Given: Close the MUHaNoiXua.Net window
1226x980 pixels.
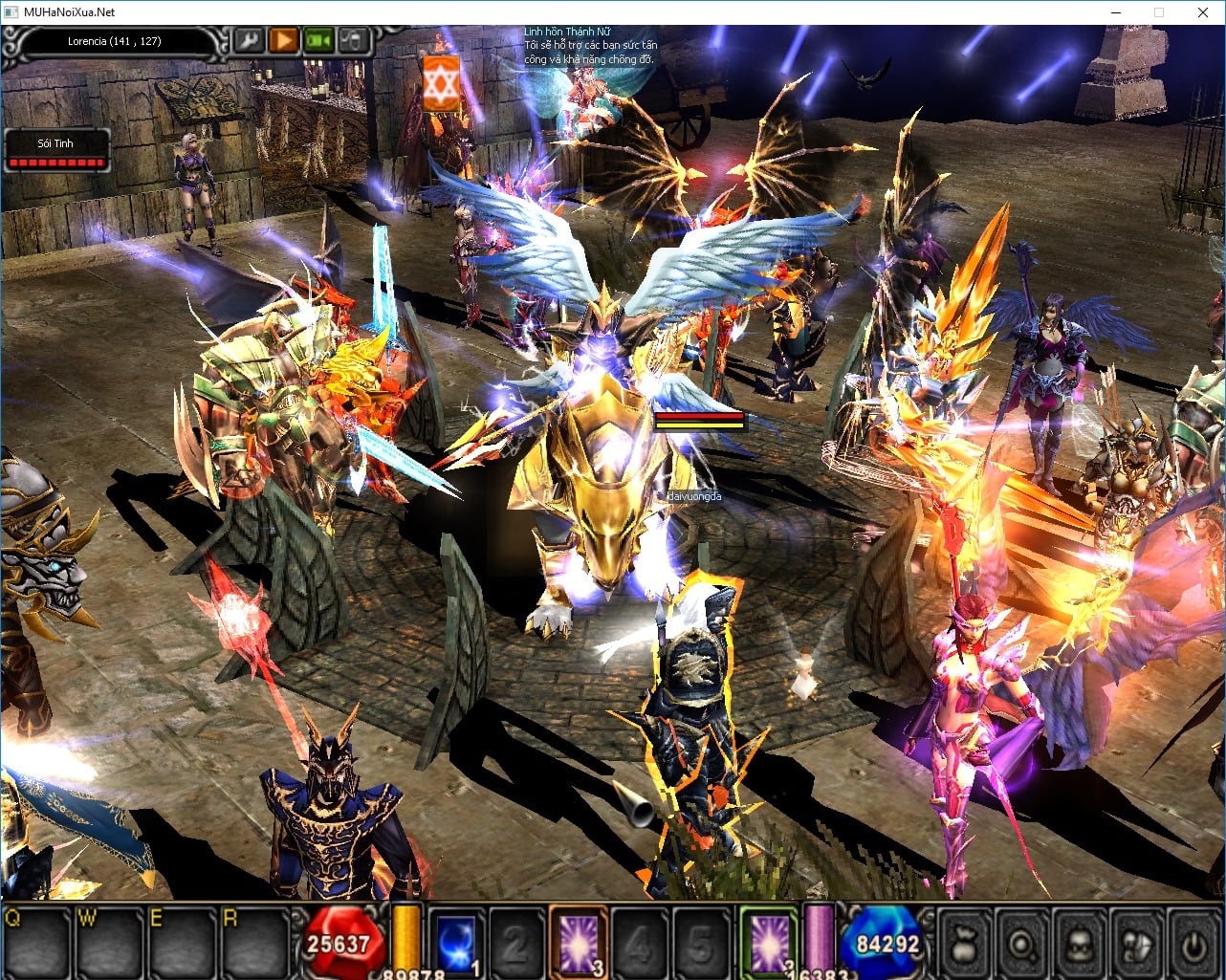Looking at the screenshot, I should tap(1203, 12).
